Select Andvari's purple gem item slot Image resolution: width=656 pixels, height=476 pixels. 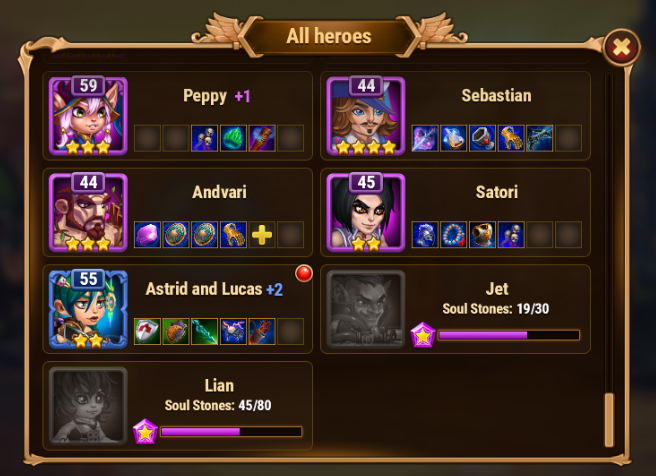pyautogui.click(x=147, y=235)
